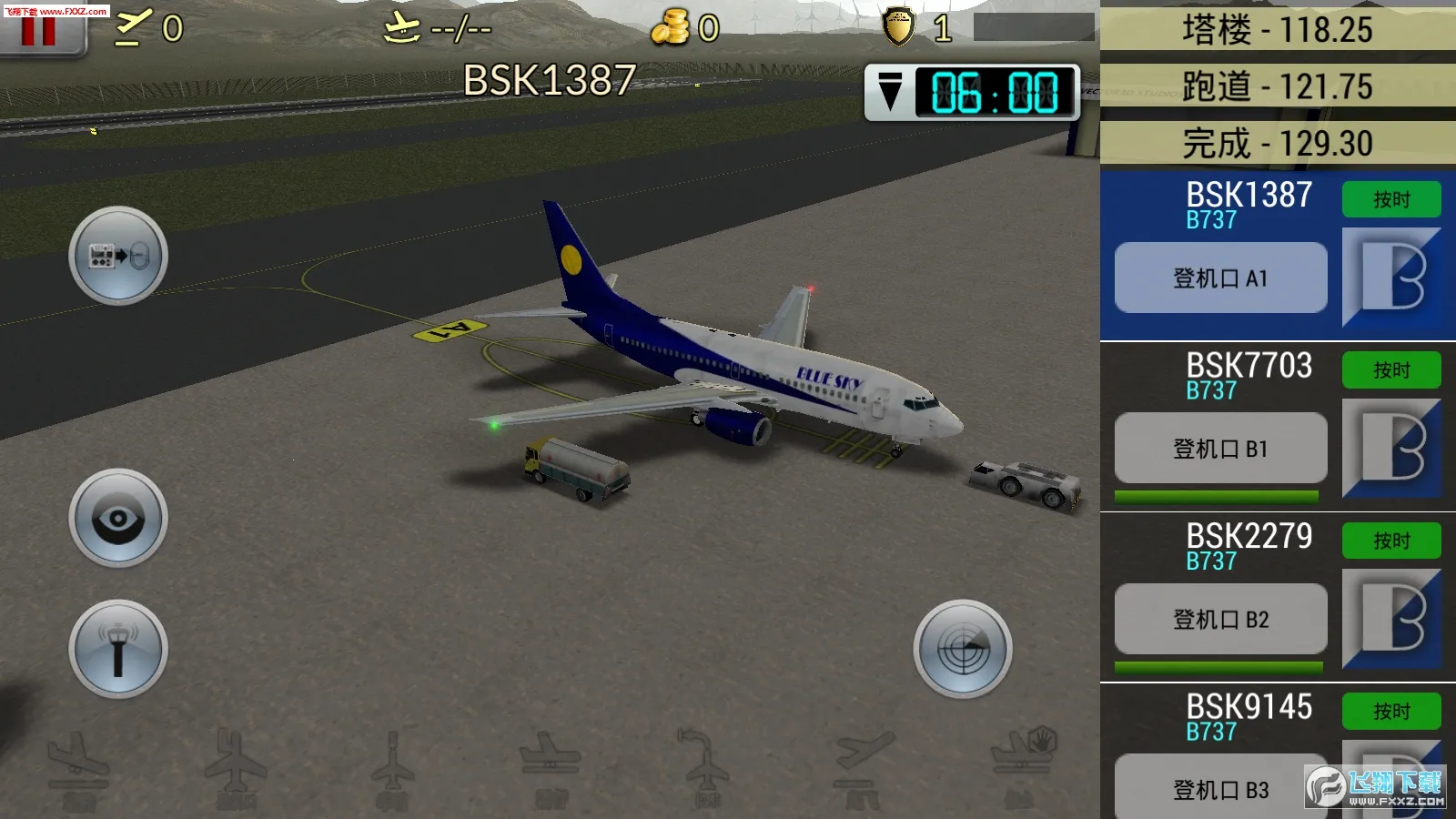Click the pushback turn icon in bottom toolbar
This screenshot has width=1456, height=819.
705,764
